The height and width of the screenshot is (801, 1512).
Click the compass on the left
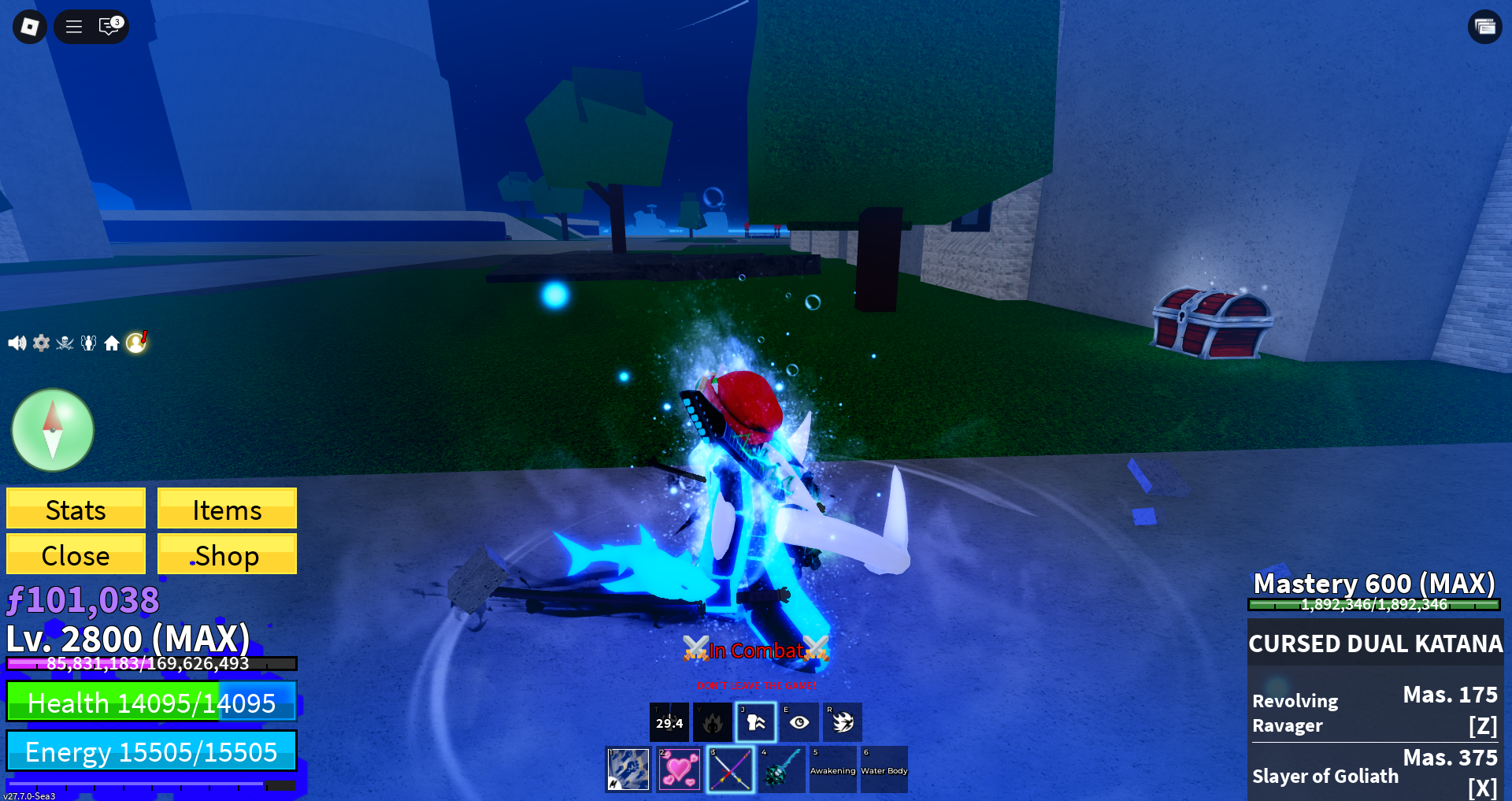(x=53, y=430)
